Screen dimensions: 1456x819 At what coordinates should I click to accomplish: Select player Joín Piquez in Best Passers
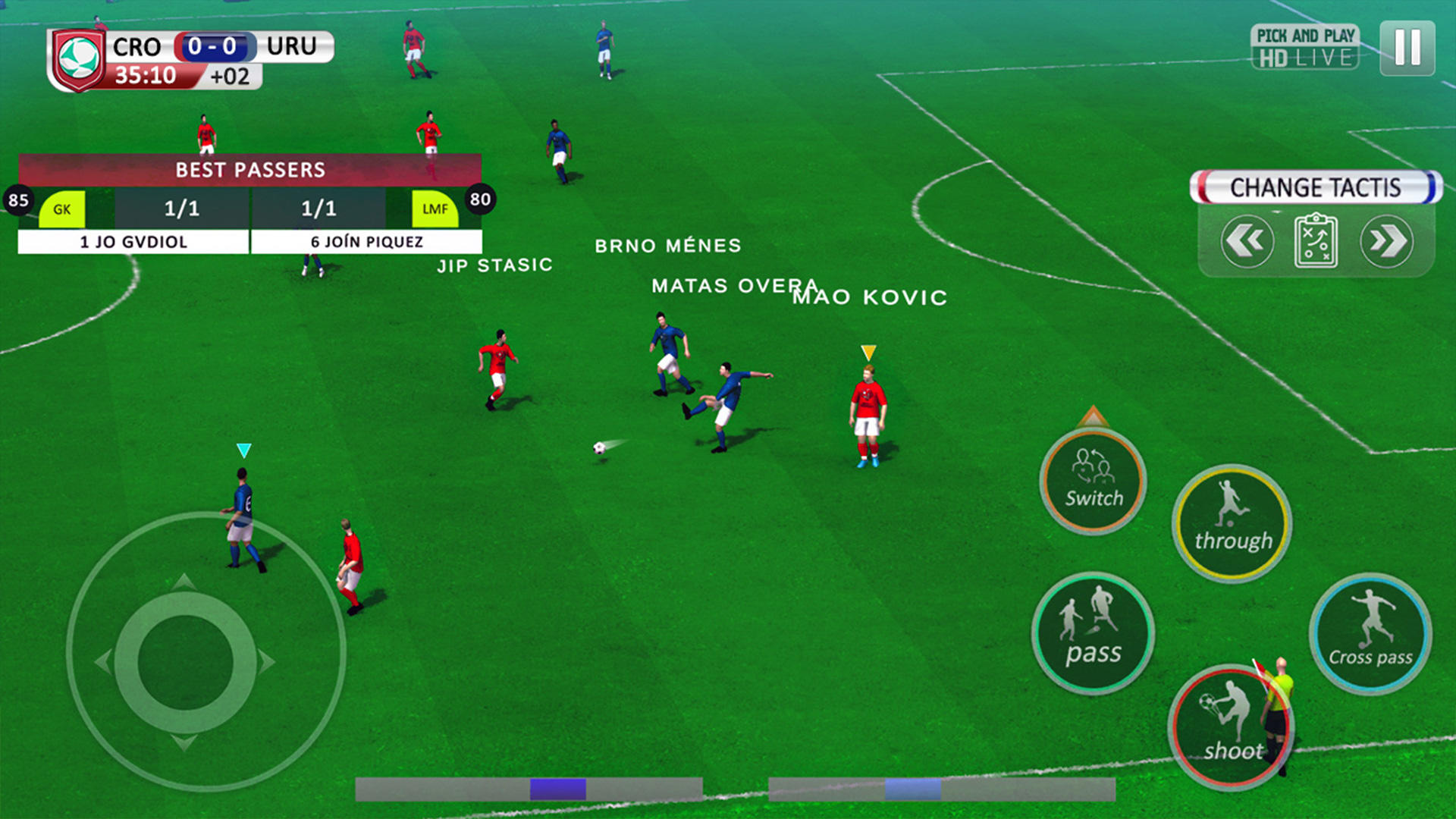click(366, 242)
